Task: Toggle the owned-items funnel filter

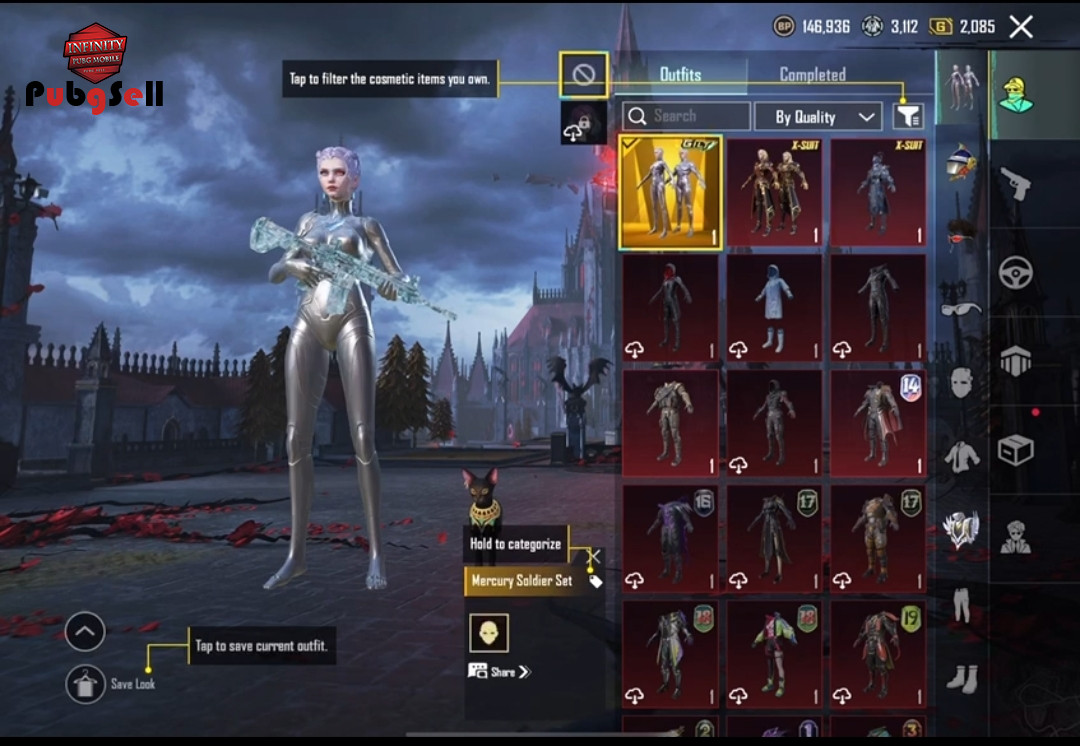Action: tap(907, 117)
